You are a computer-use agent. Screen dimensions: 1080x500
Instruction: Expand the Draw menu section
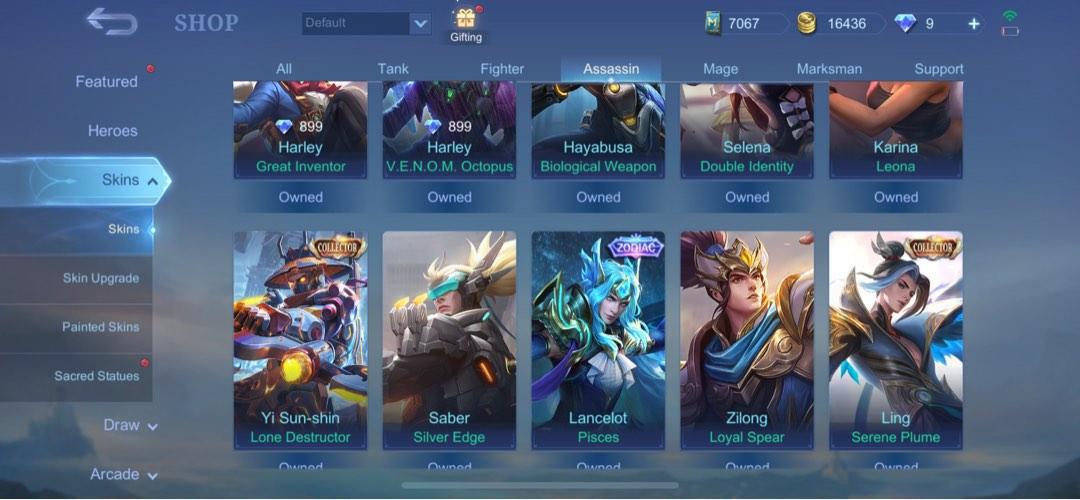point(130,425)
